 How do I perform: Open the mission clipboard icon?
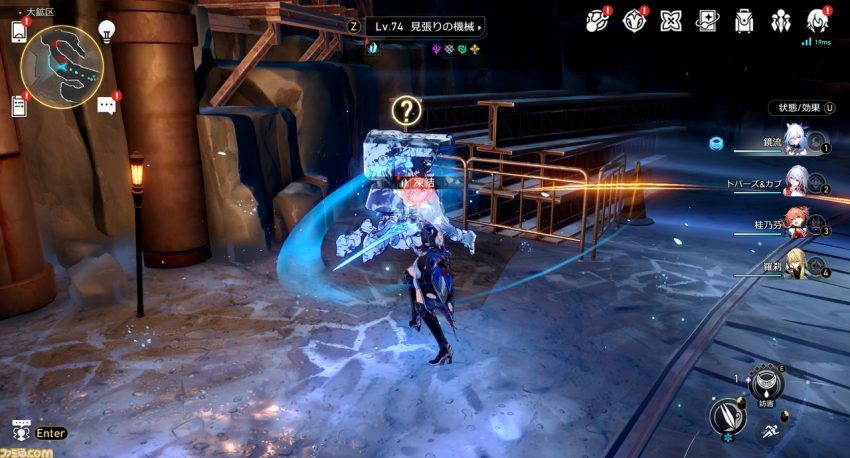pyautogui.click(x=19, y=106)
